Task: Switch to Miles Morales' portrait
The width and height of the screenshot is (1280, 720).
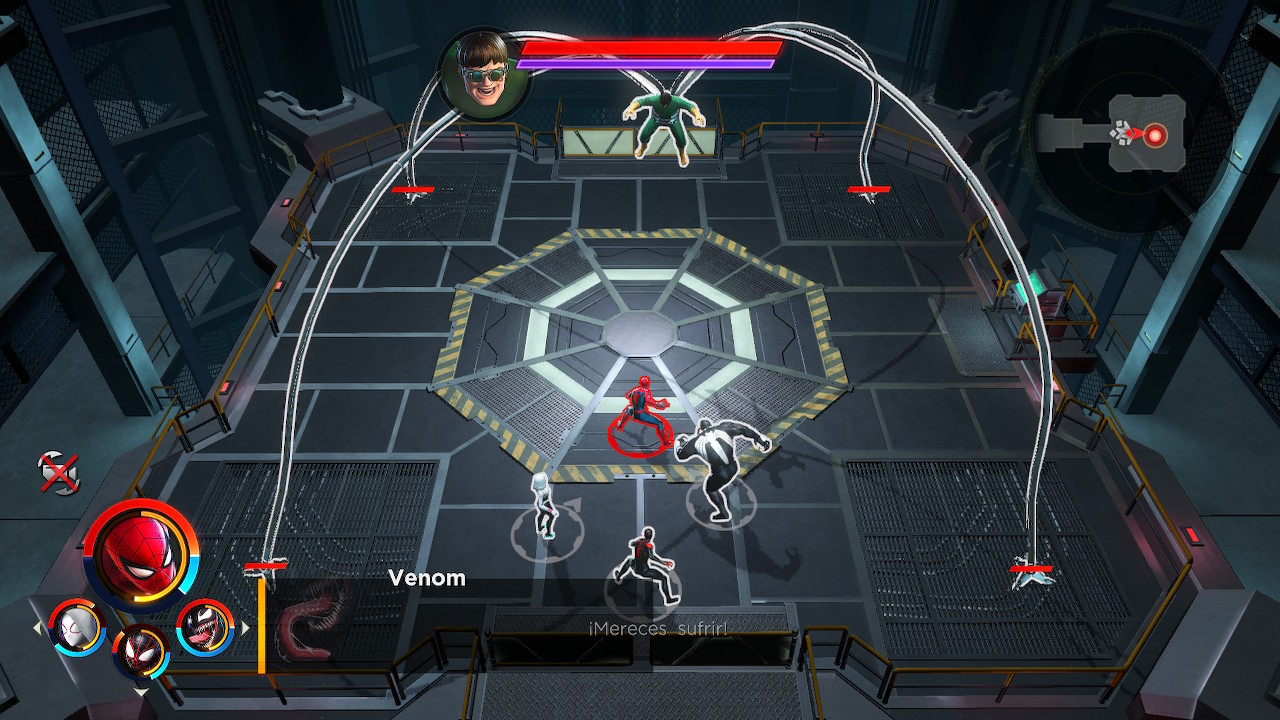Action: [x=142, y=652]
